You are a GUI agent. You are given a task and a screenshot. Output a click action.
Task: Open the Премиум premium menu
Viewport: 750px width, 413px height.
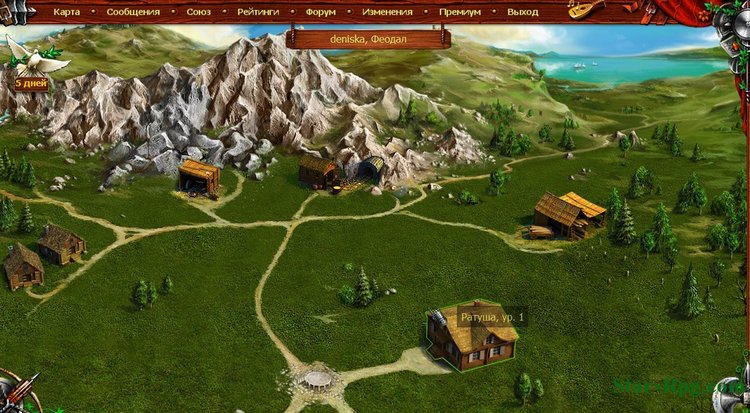pos(459,12)
